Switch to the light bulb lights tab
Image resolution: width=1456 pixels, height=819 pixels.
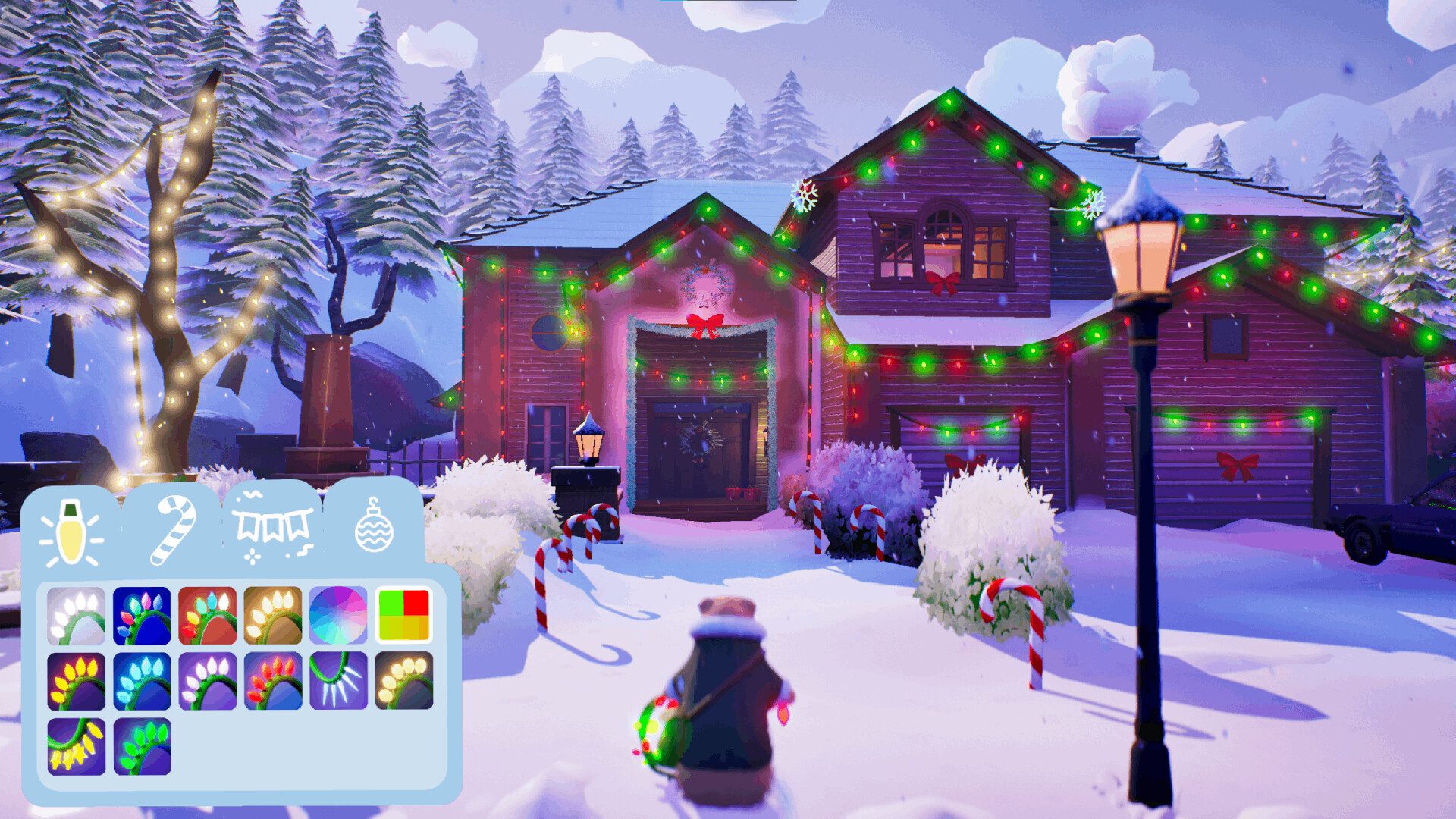coord(70,532)
